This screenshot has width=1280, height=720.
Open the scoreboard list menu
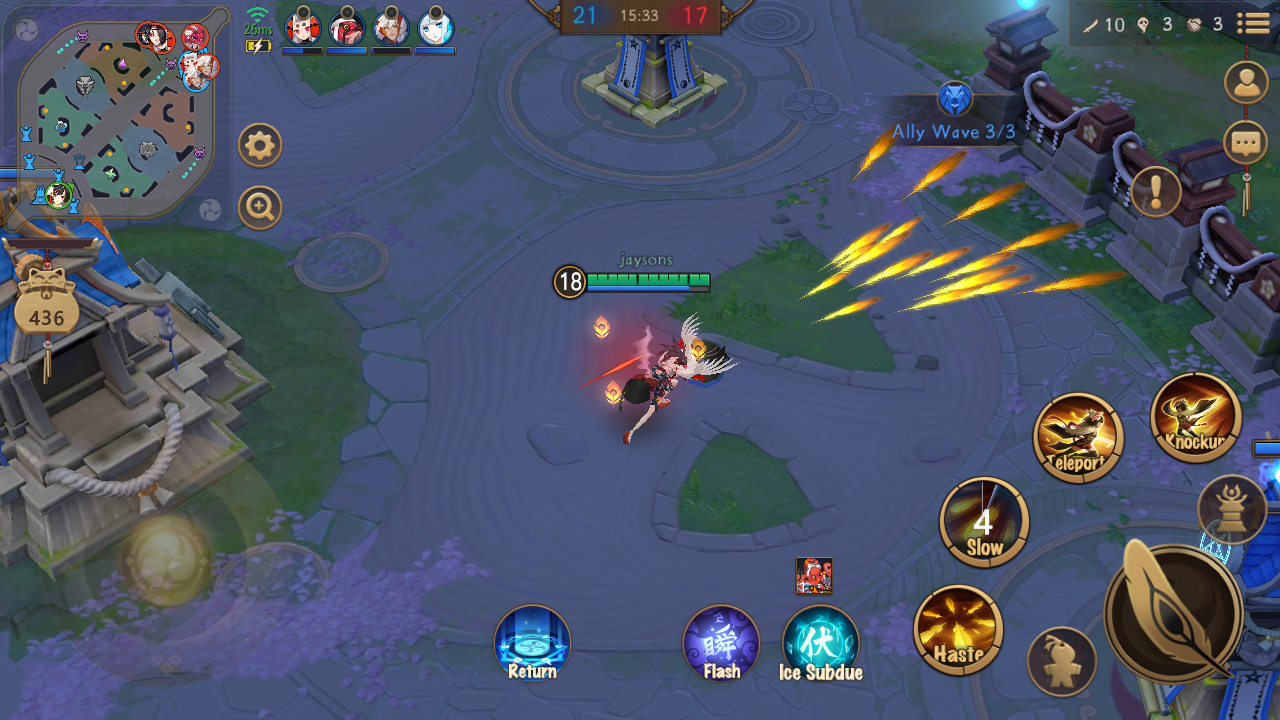click(1254, 24)
